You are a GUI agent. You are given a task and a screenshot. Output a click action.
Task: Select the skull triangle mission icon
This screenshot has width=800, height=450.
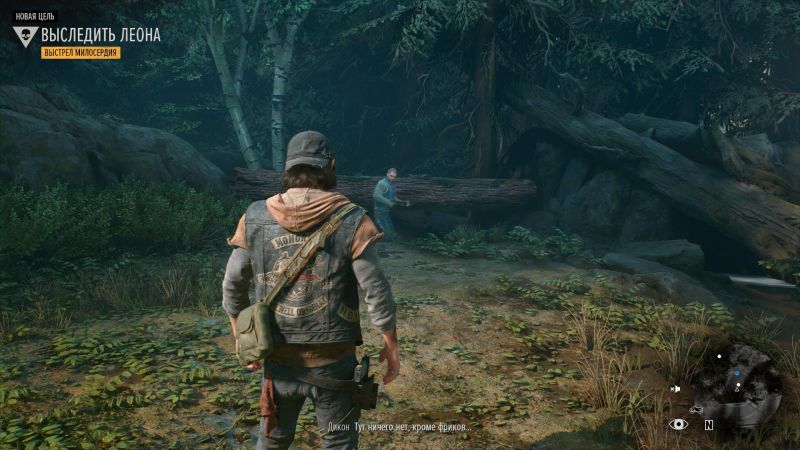pyautogui.click(x=26, y=37)
